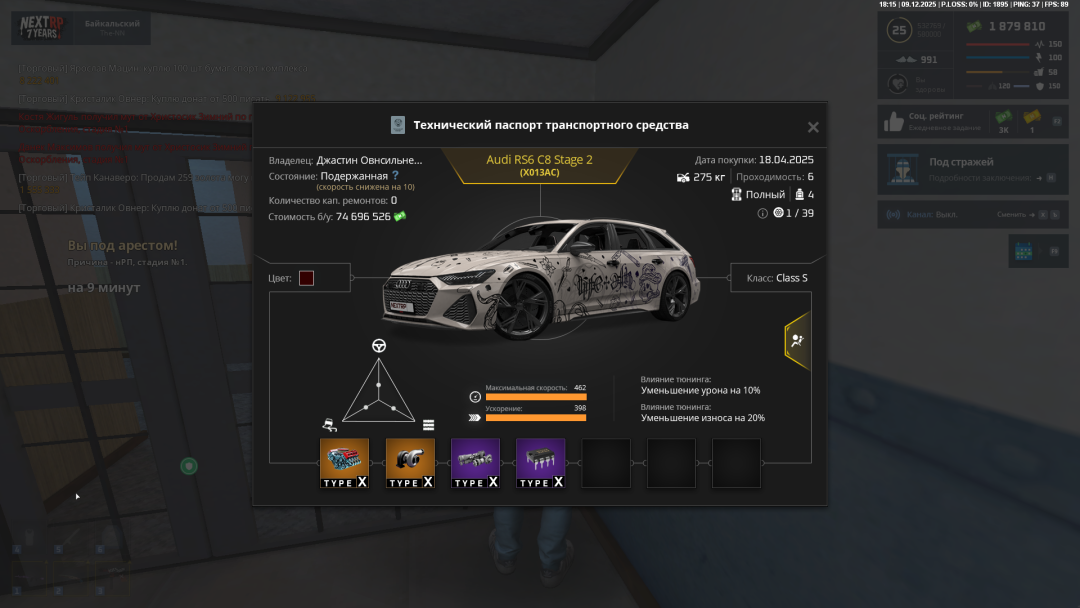Viewport: 1080px width, 608px height.
Task: Choose the camshaft Type X tuning slot
Action: point(475,463)
